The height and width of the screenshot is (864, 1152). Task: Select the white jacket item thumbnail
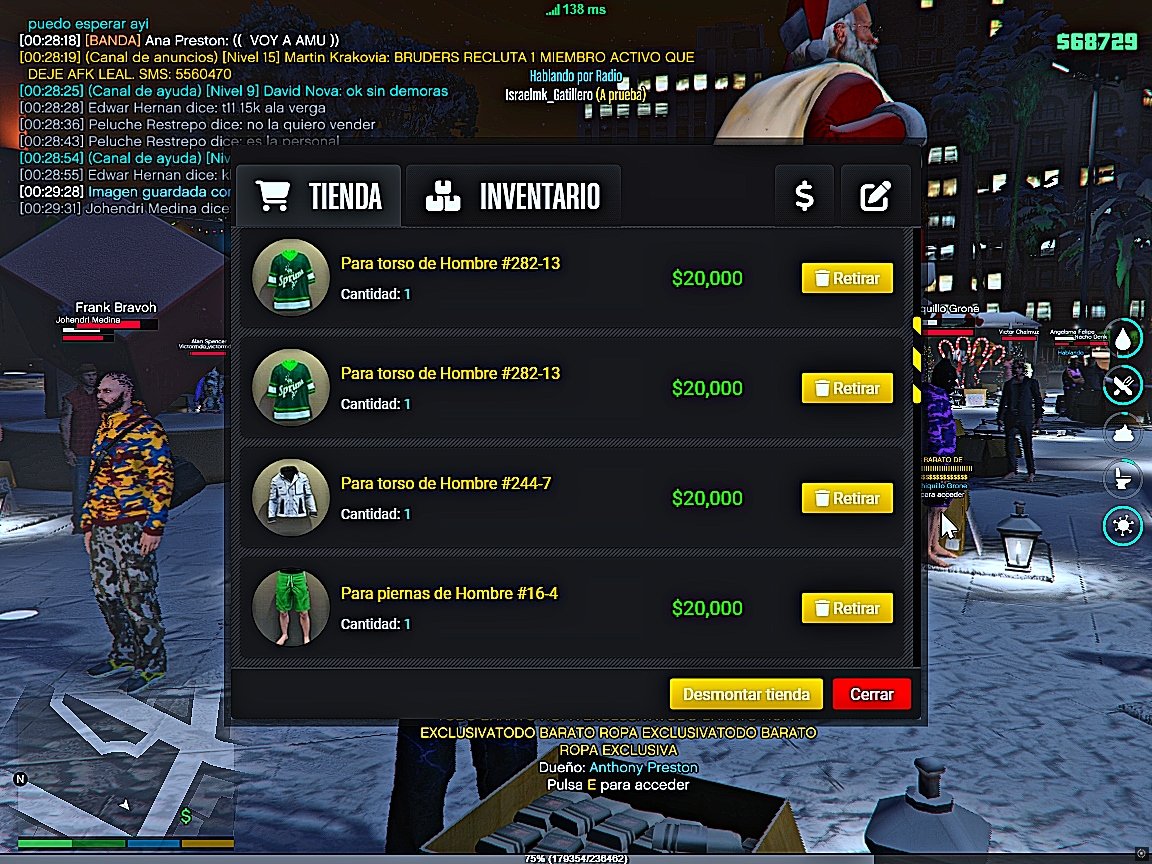pos(291,498)
